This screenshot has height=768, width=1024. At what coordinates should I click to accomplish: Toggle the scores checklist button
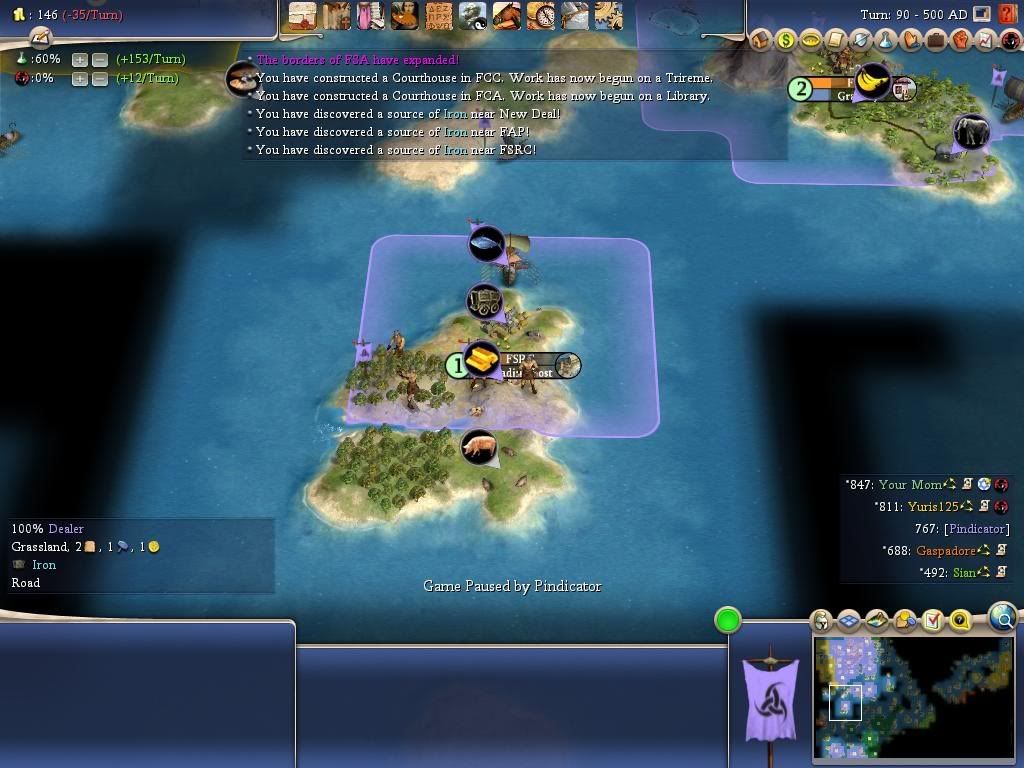point(933,621)
